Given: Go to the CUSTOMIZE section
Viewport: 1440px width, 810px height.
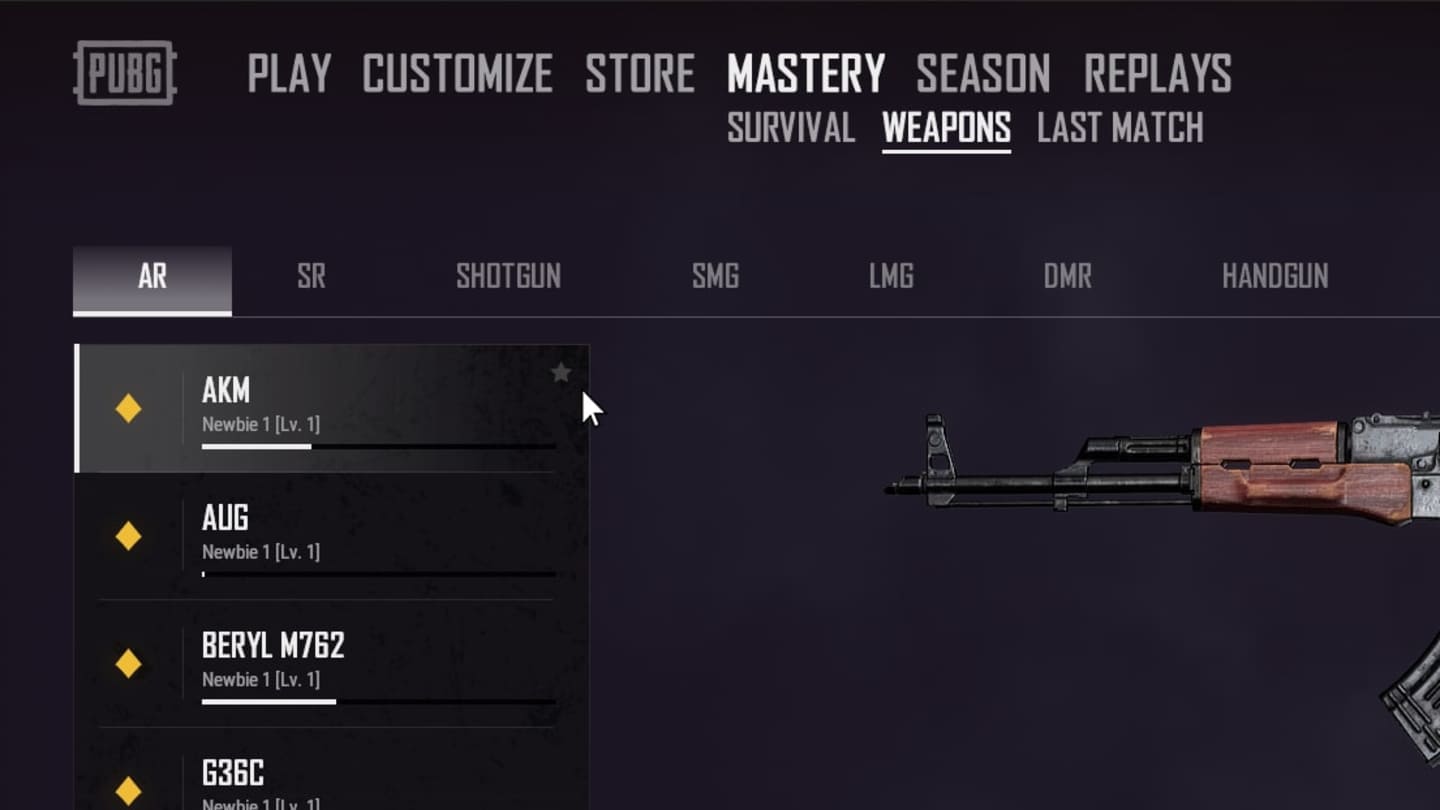Looking at the screenshot, I should click(x=457, y=74).
